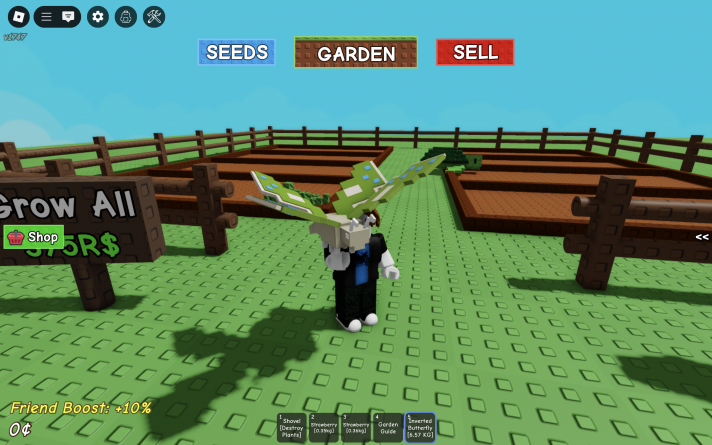The image size is (712, 445).
Task: Equip the Strawberry in hotbar slot 3
Action: [x=355, y=427]
